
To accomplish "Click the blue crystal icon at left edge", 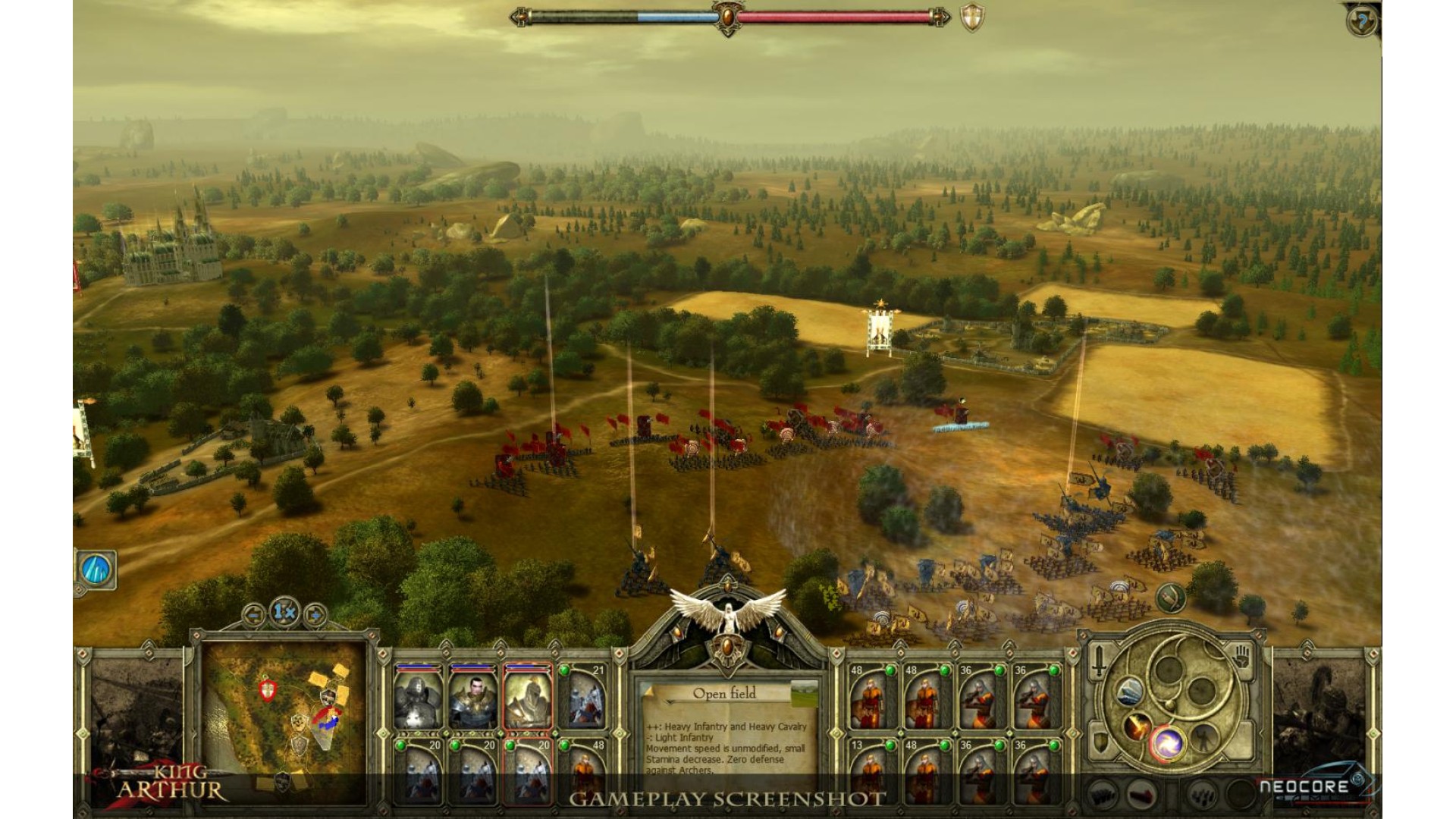I will 96,569.
